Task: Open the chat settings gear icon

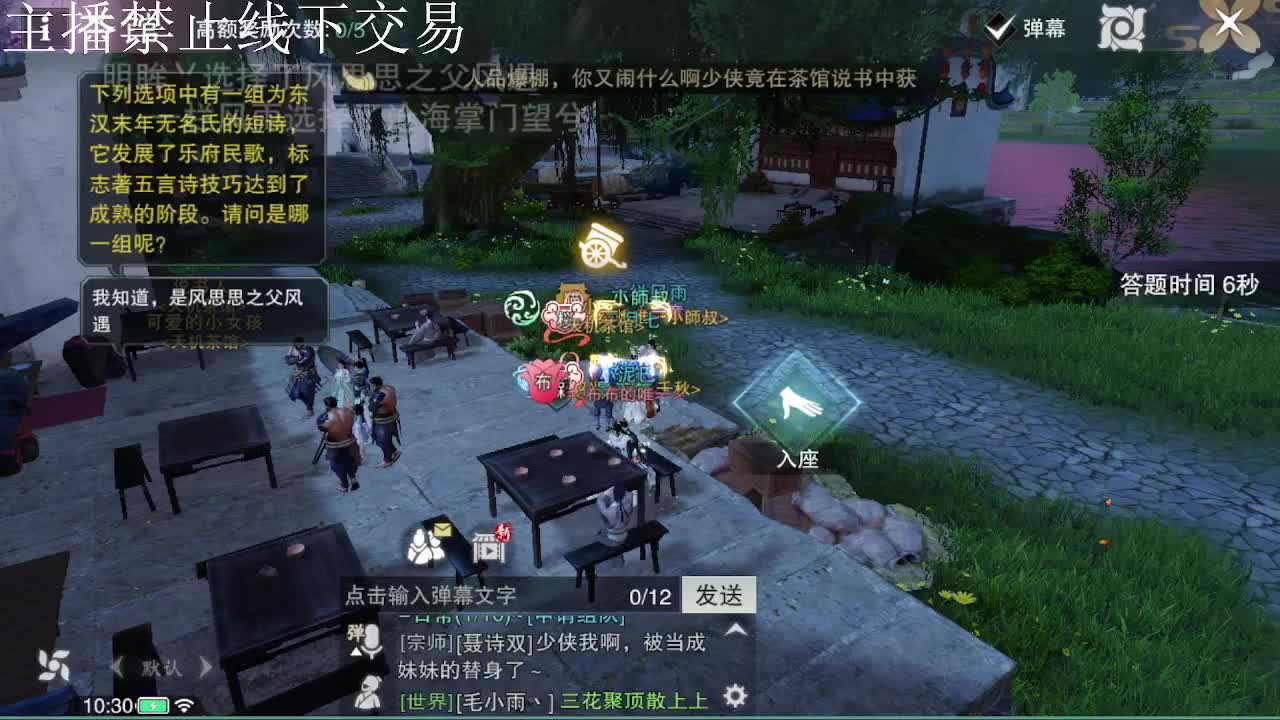Action: pos(733,695)
